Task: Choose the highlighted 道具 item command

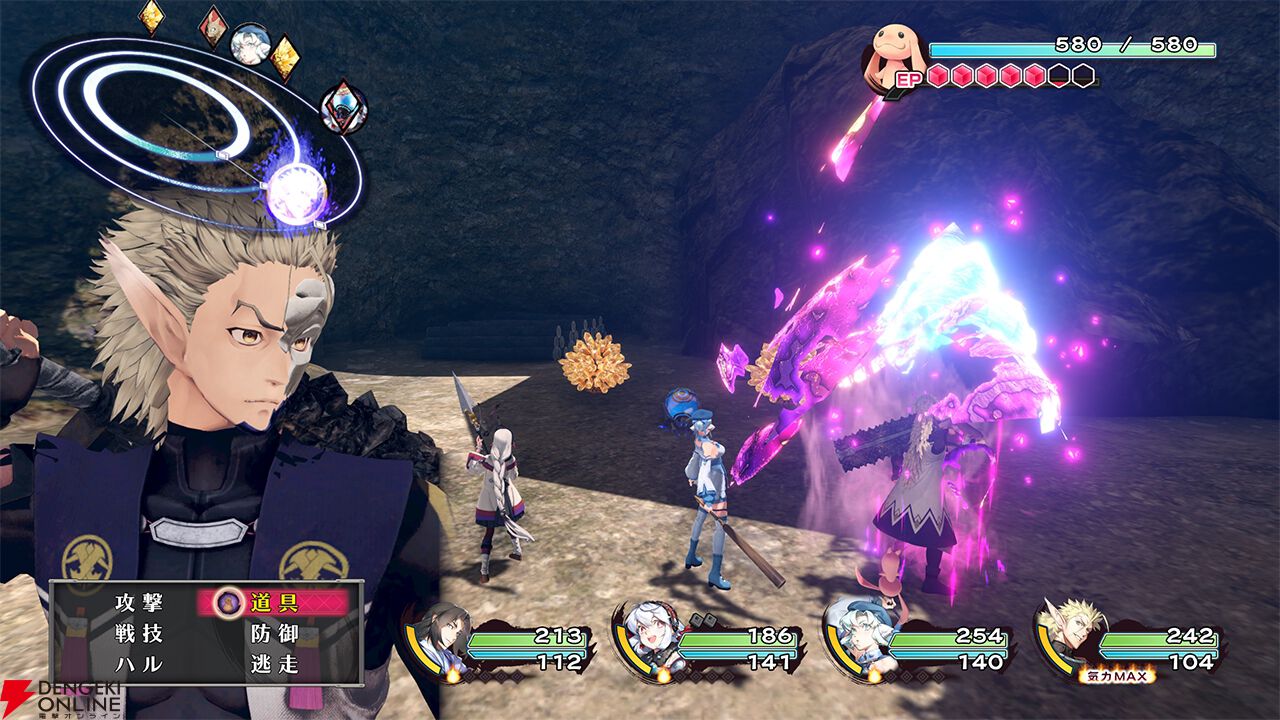Action: [273, 602]
